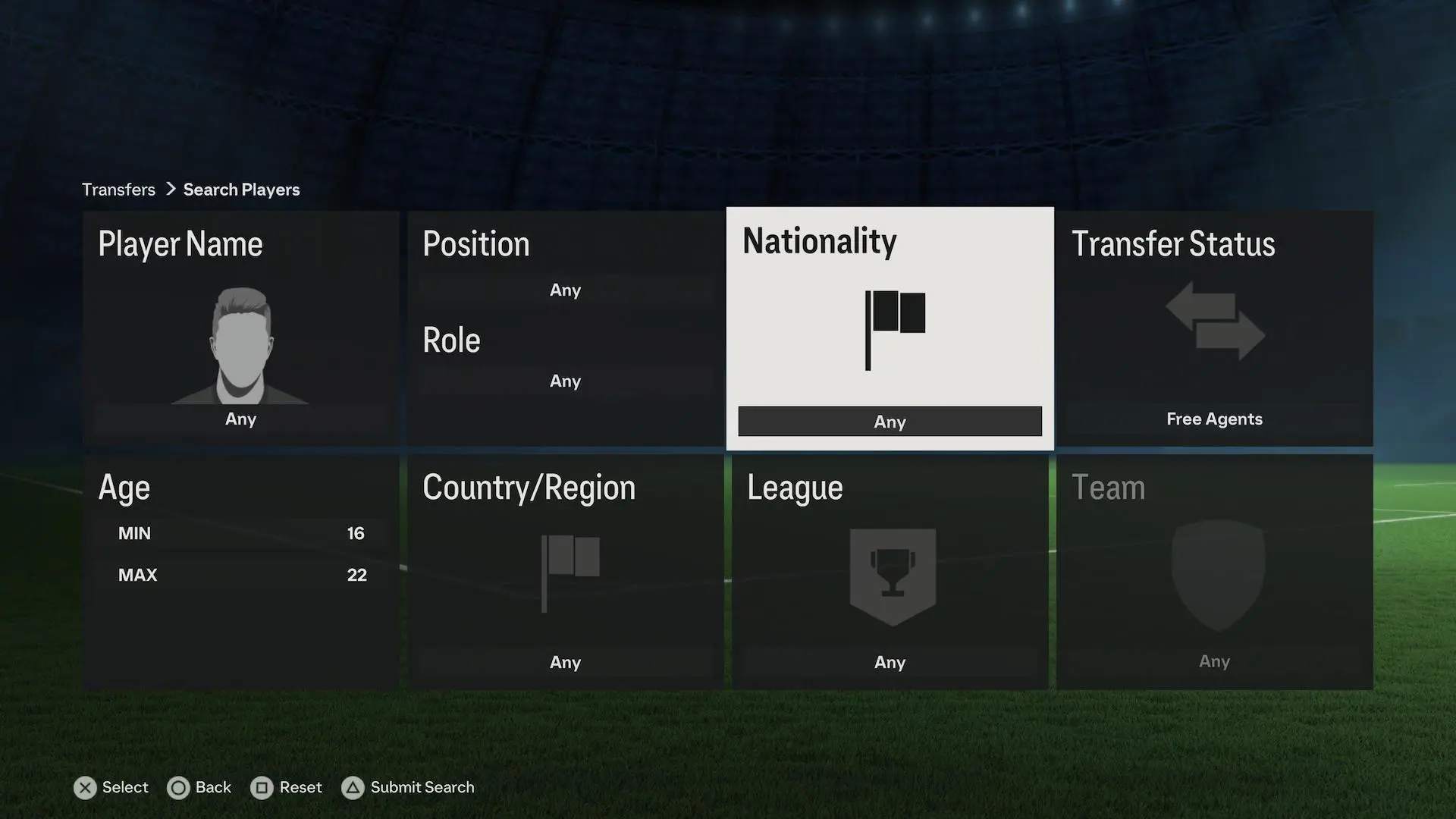
Task: Click the MIN age field showing 16
Action: 241,533
